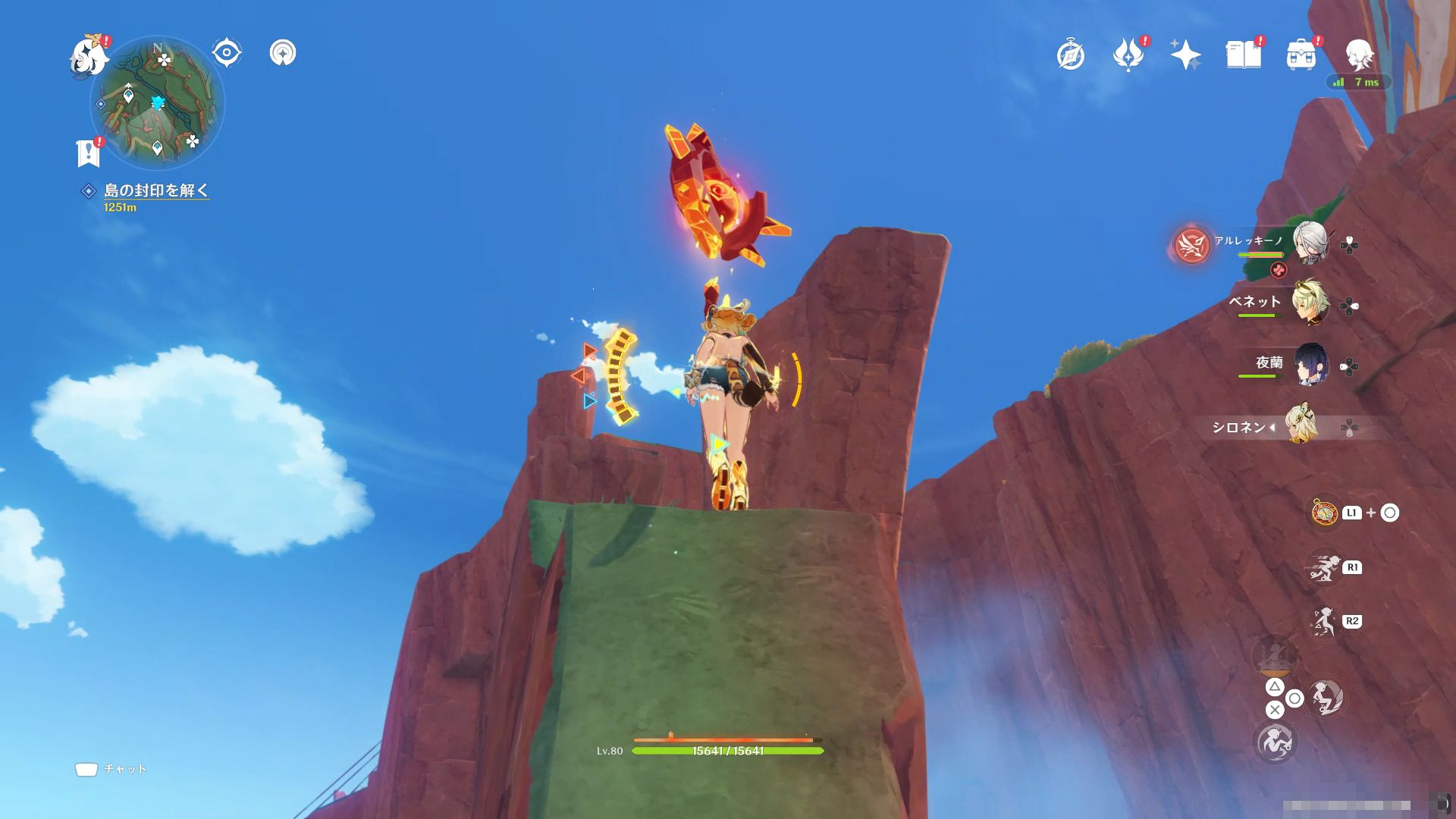Open the adventurer handbook book icon
The width and height of the screenshot is (1456, 819).
tap(1243, 55)
